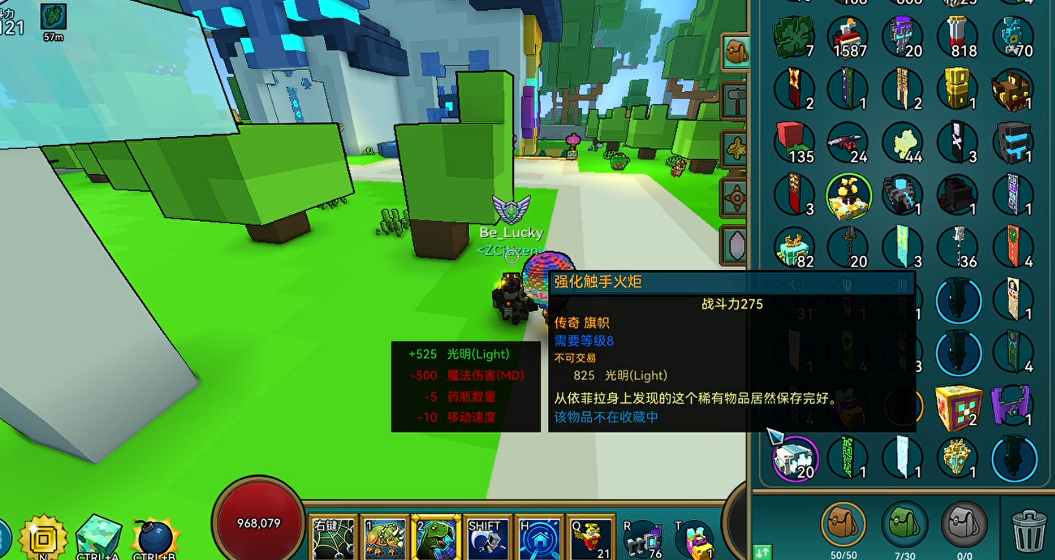This screenshot has width=1055, height=560.
Task: Activate the green dinosaur ability in slot 2
Action: pos(435,538)
